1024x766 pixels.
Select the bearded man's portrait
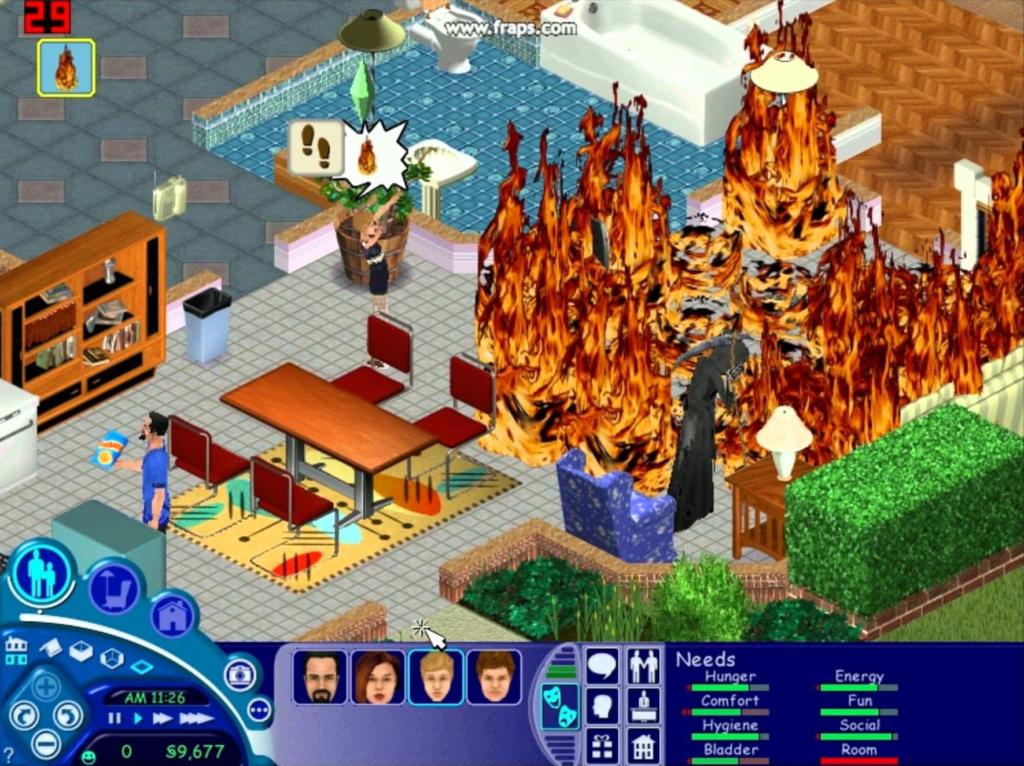pos(321,677)
